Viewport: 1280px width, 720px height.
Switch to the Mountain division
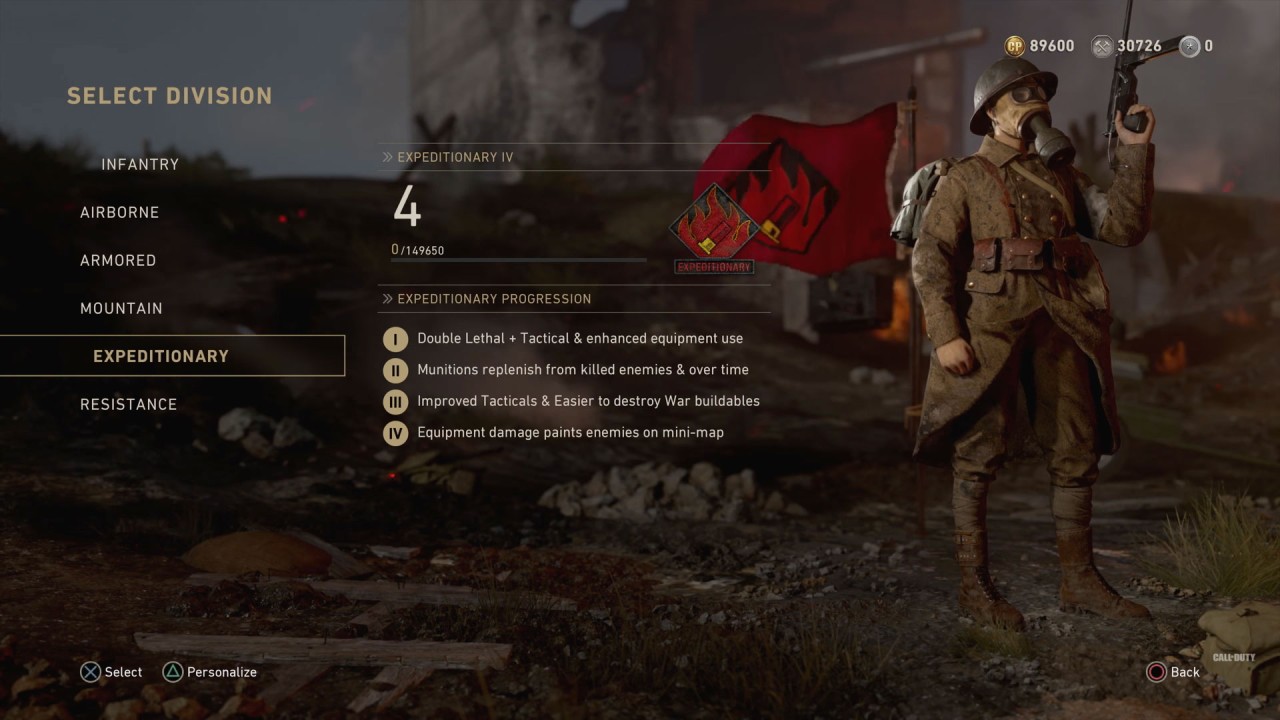(x=121, y=308)
